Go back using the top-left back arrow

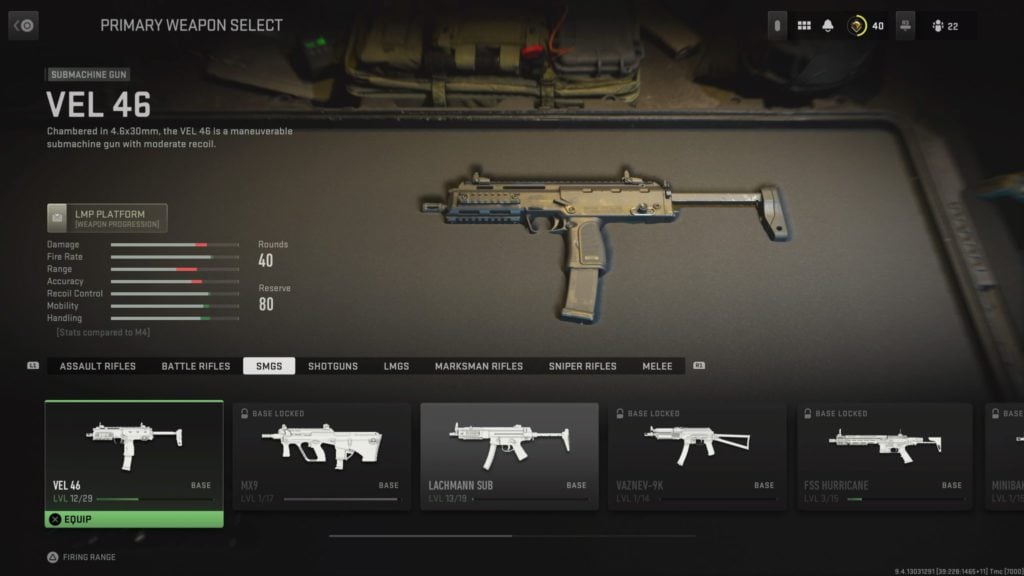(23, 25)
